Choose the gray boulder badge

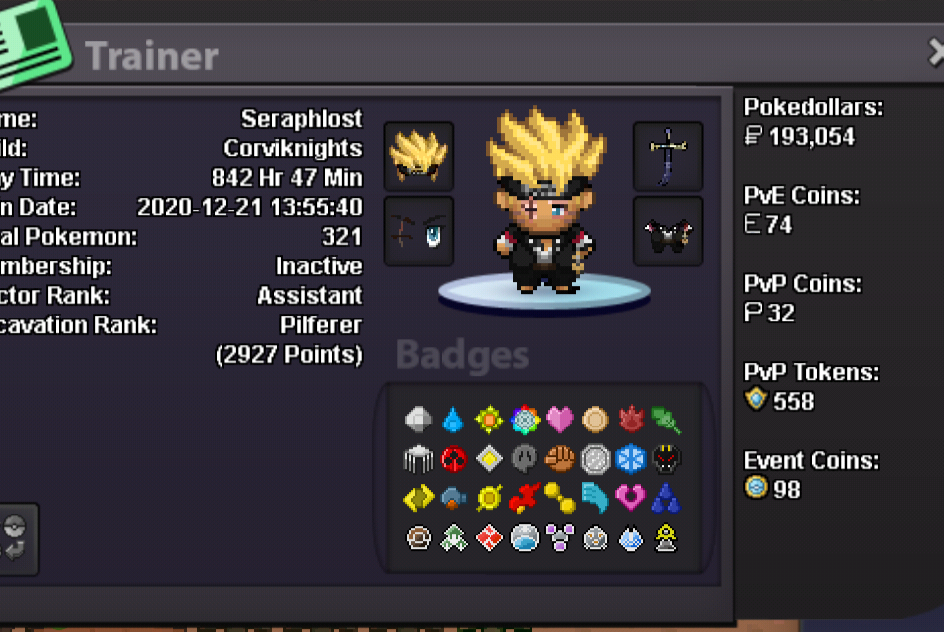418,419
